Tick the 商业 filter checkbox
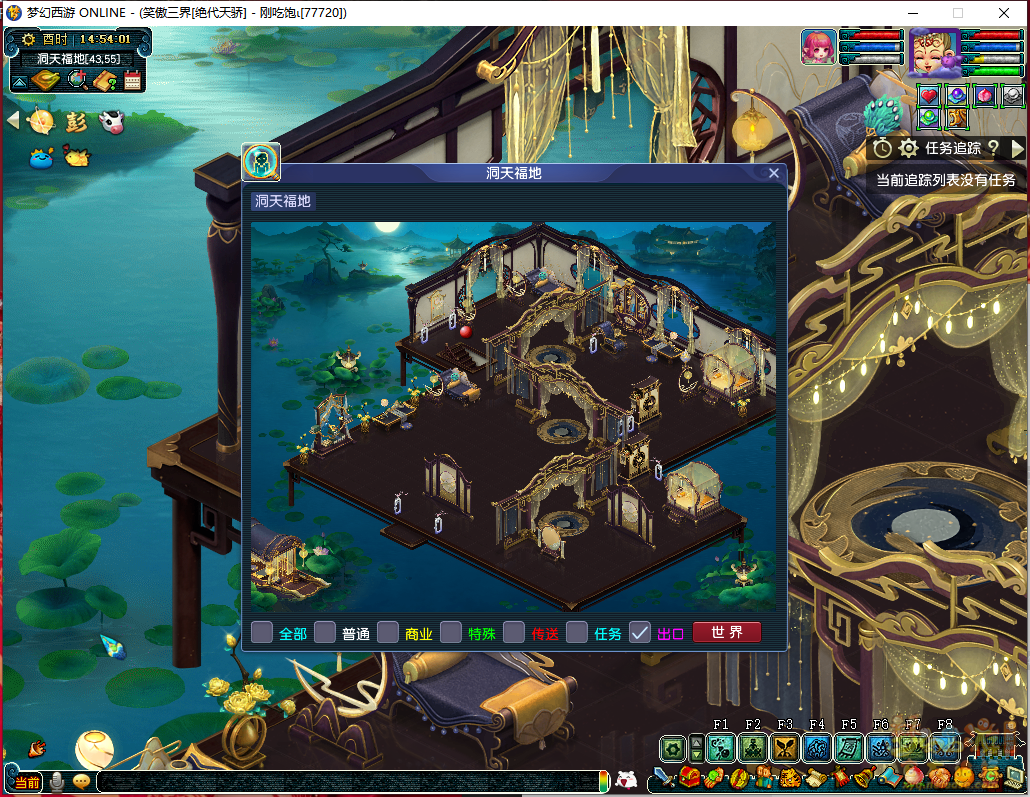This screenshot has width=1030, height=797. [388, 633]
